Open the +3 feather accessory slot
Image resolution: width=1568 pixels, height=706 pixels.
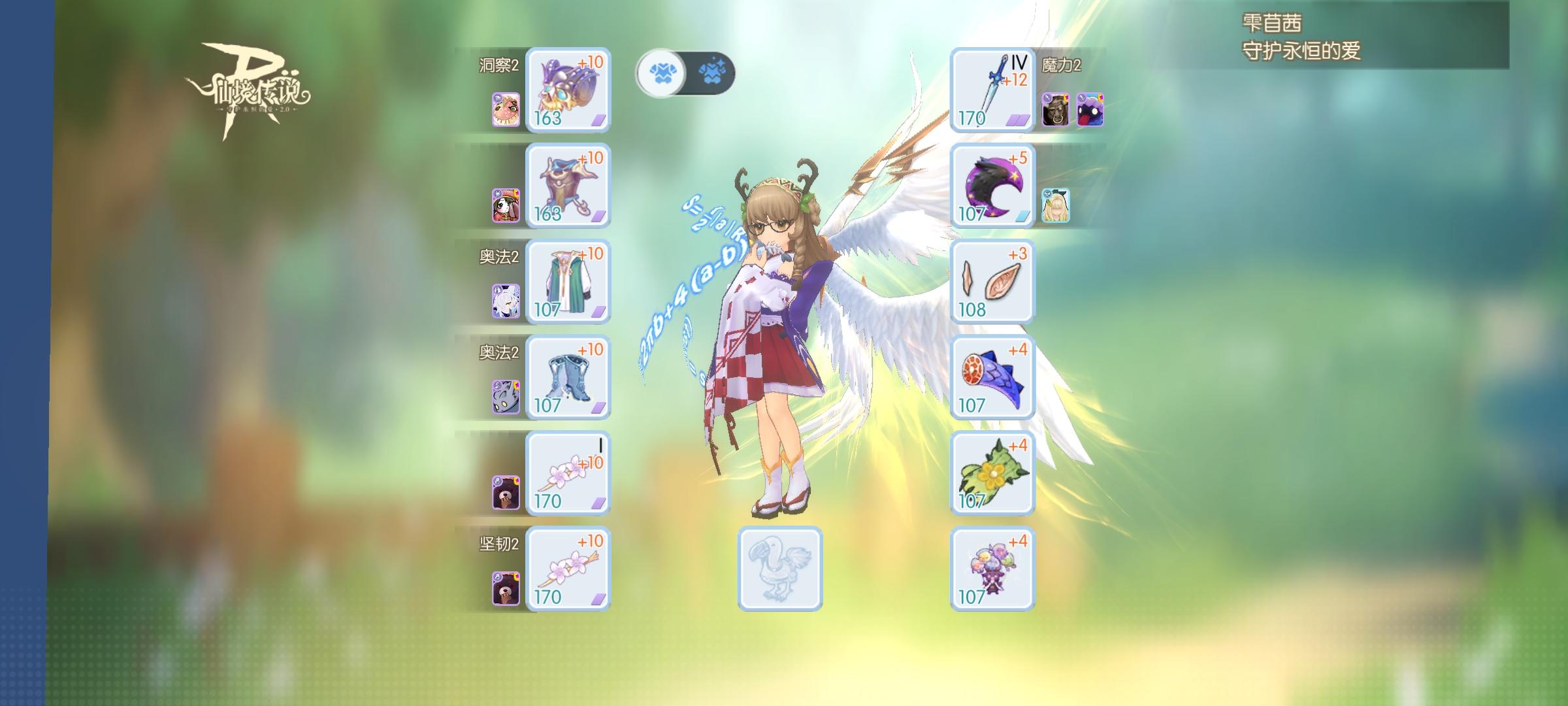(x=993, y=281)
